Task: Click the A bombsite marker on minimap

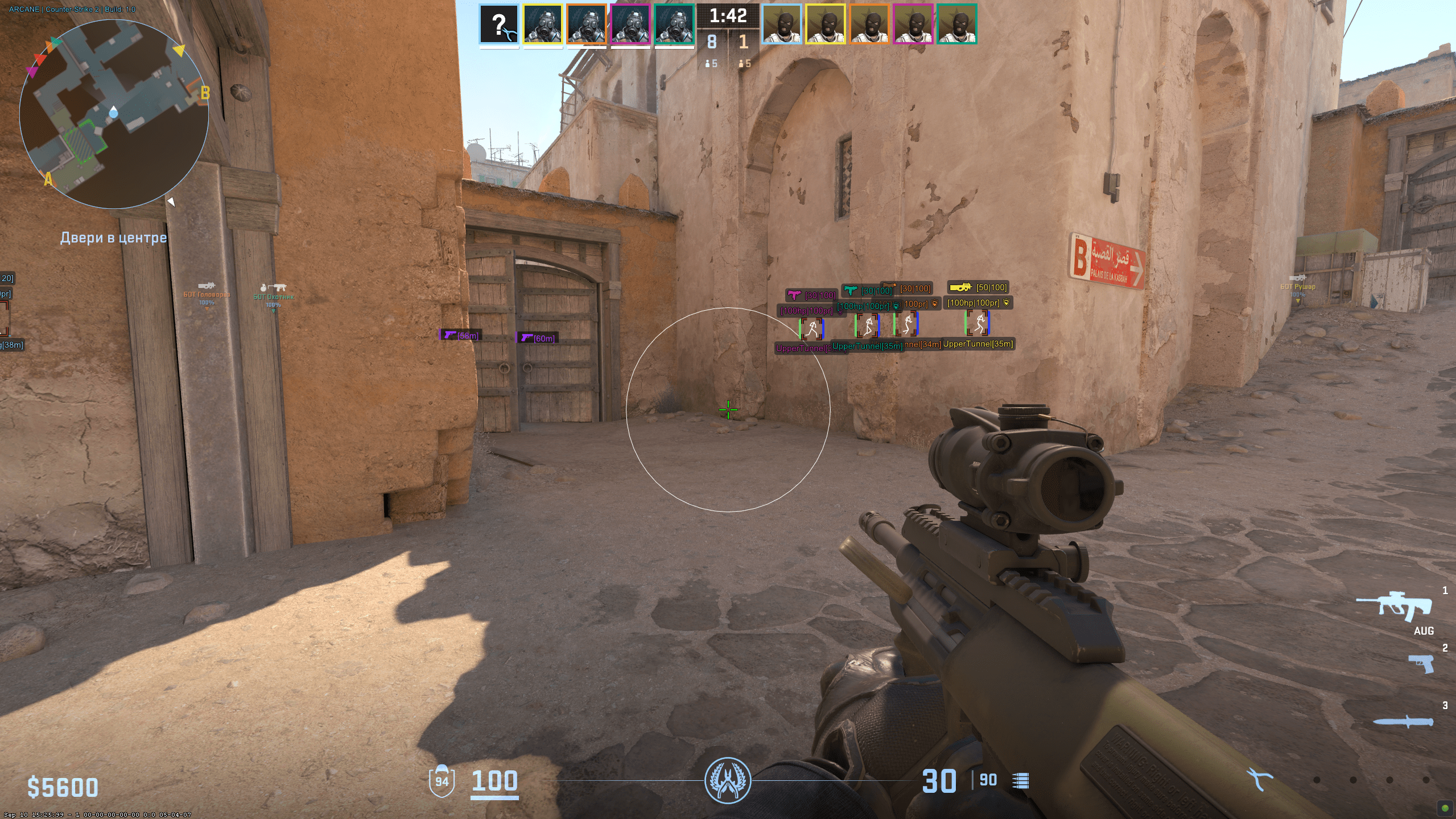Action: 48,180
